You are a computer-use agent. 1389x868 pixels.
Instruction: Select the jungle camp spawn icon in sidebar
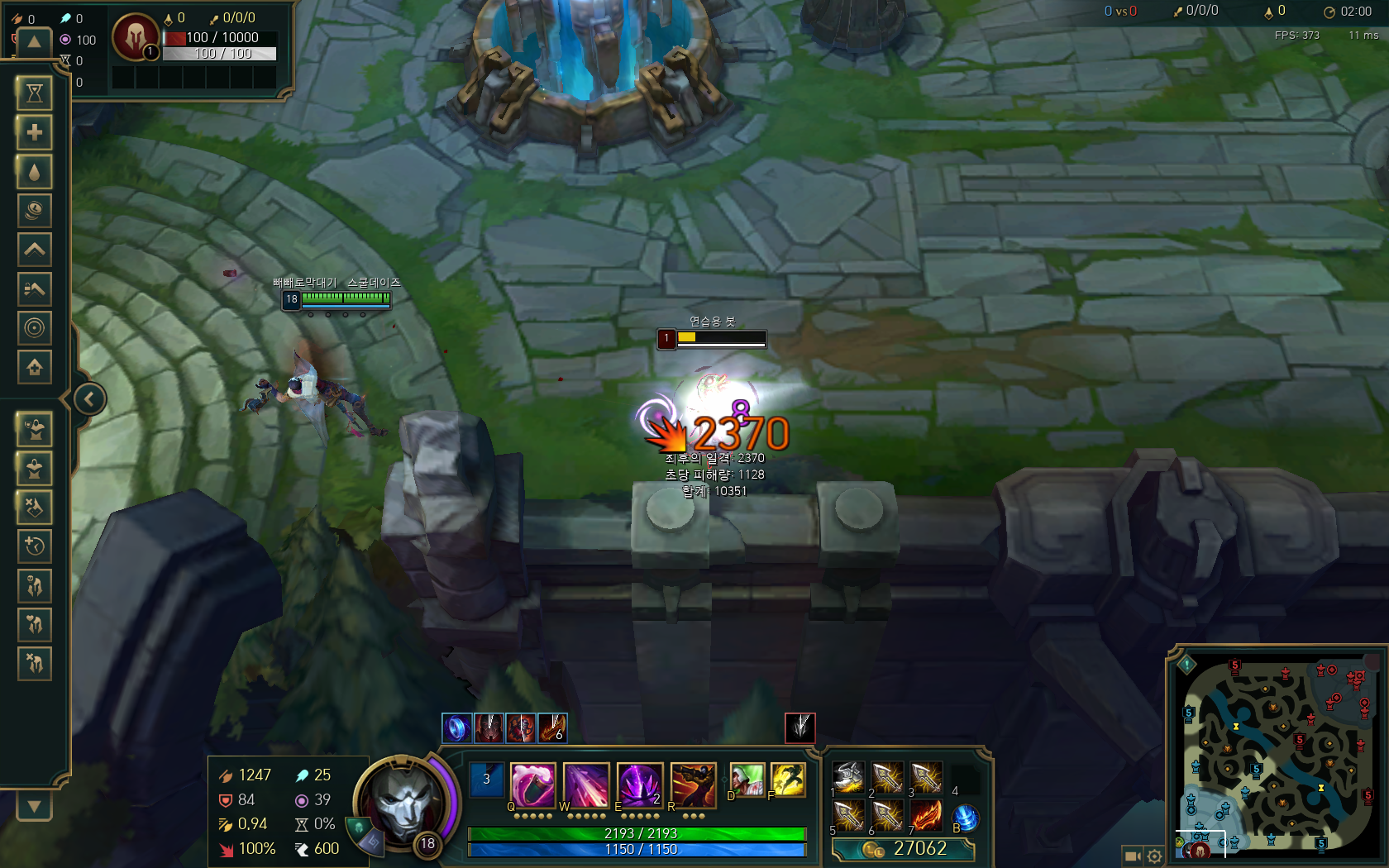34,585
